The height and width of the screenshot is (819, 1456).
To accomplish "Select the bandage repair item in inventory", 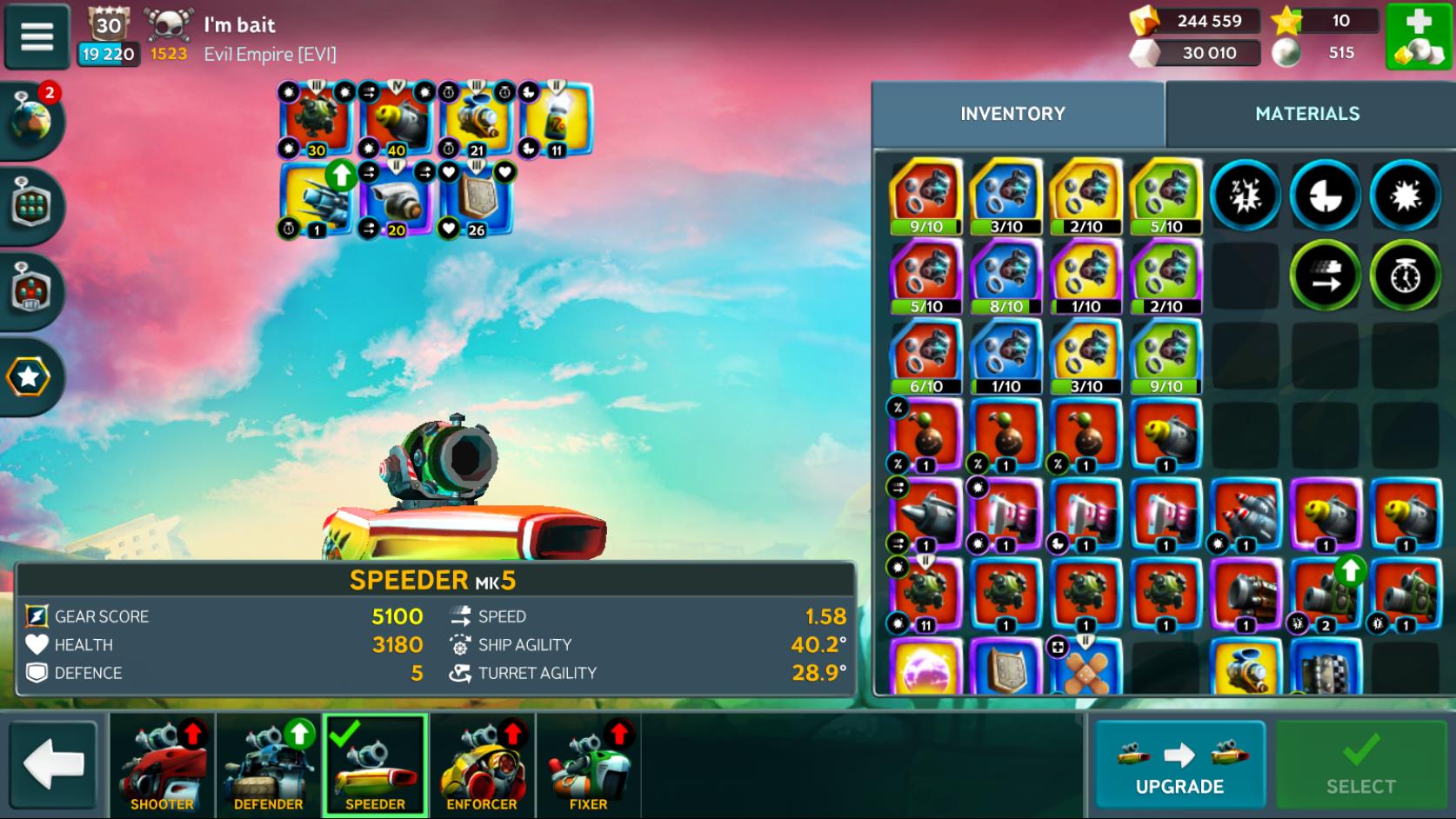I will (1085, 669).
